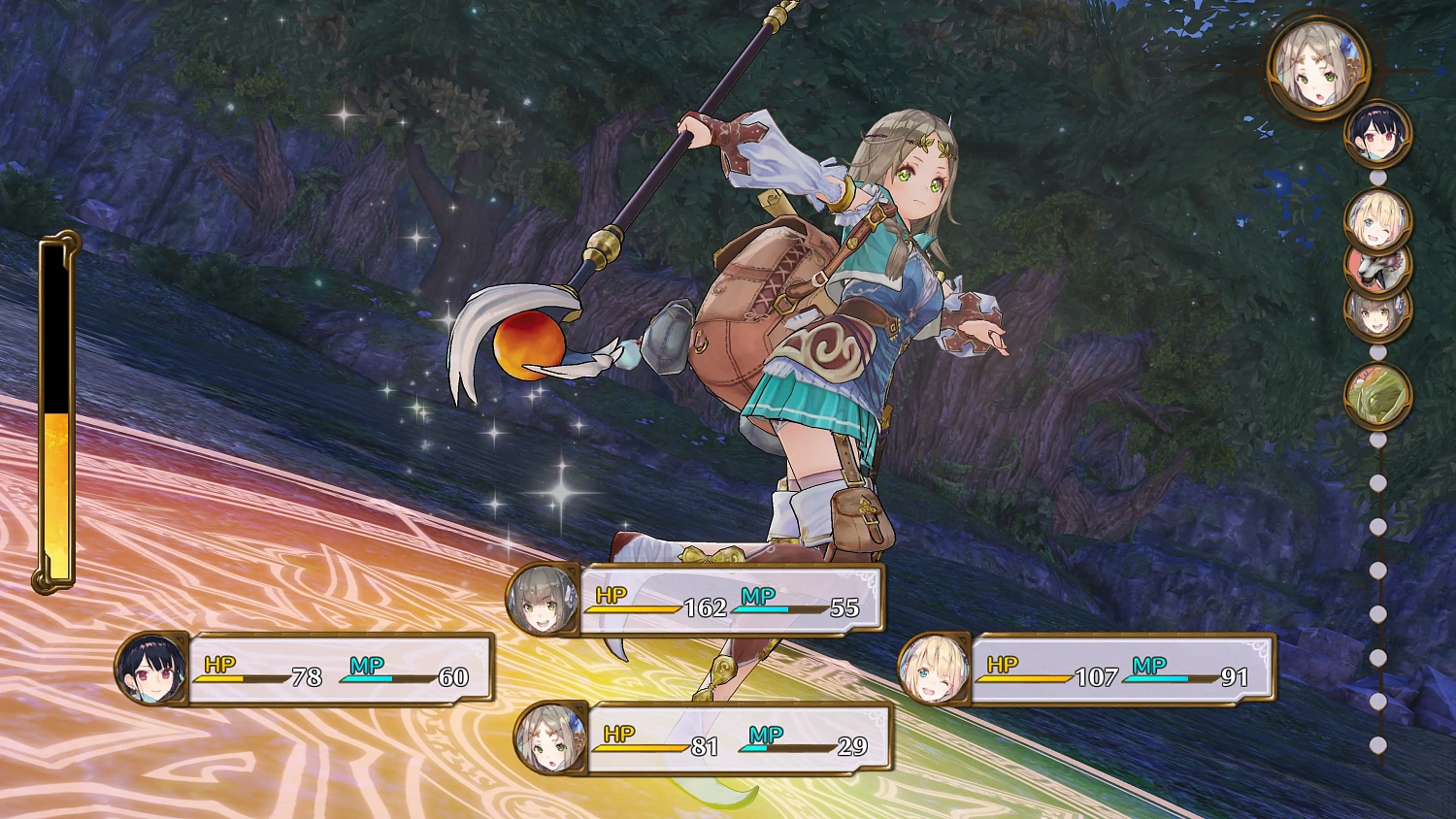
Task: Click the HP value 78 on the left panel
Action: coord(308,679)
